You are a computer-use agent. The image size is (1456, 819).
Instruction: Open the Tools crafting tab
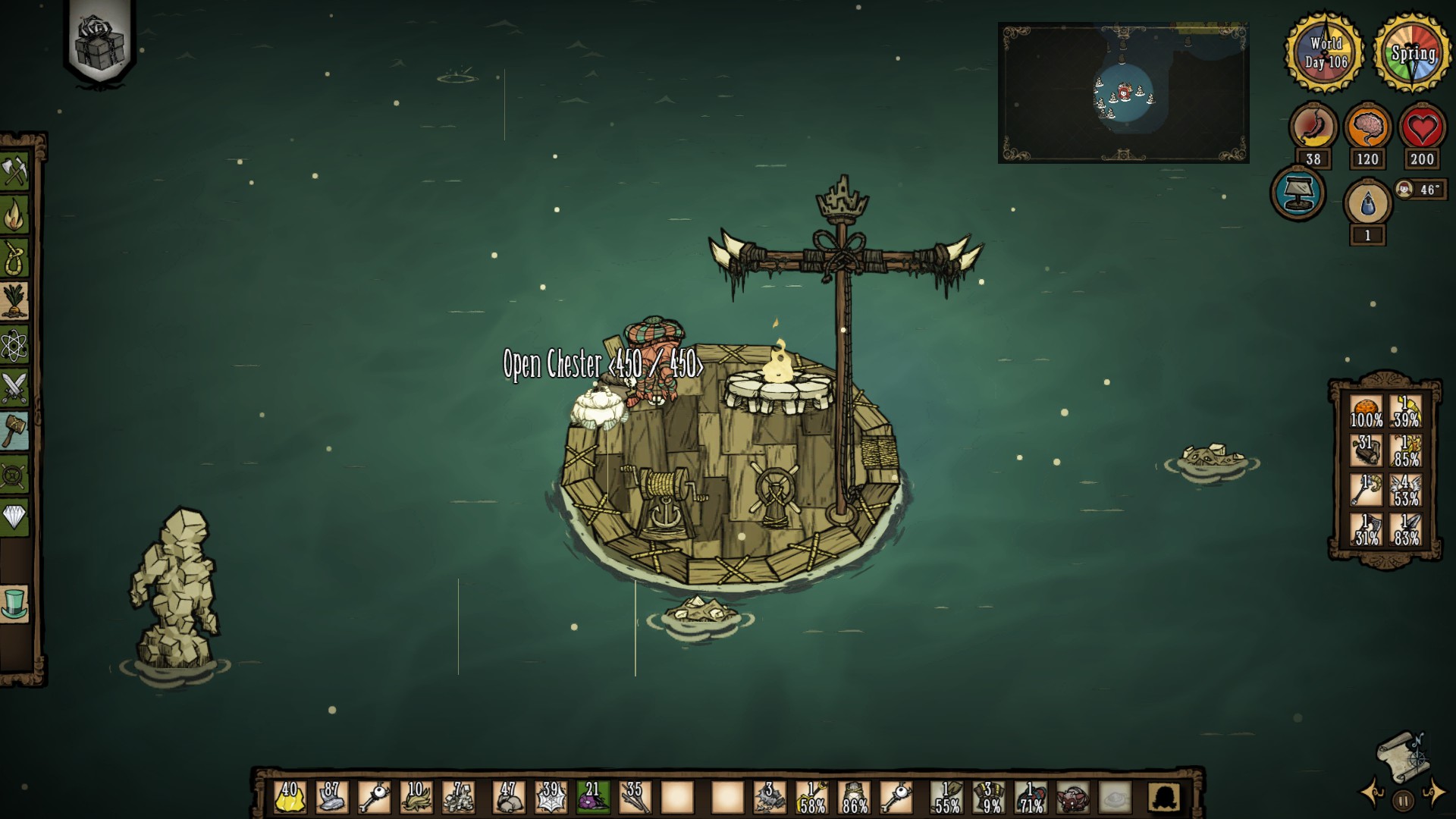point(14,172)
